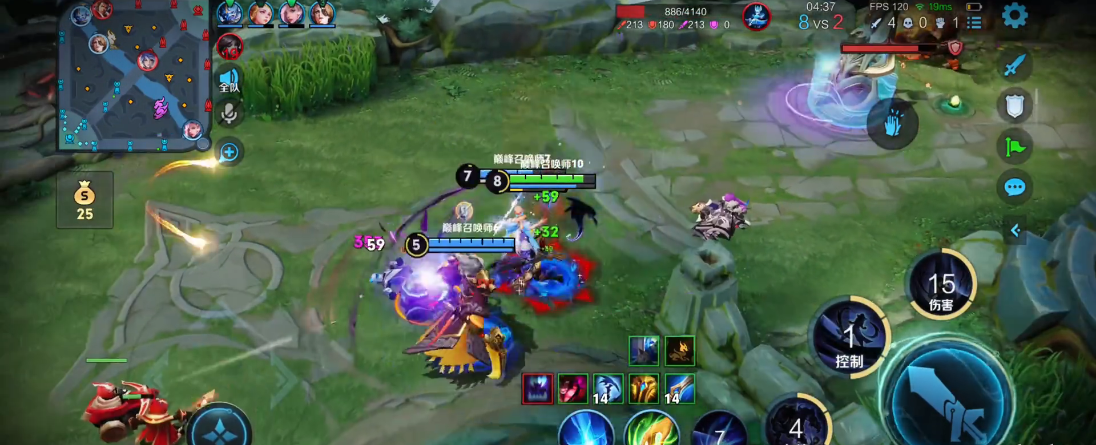The height and width of the screenshot is (445, 1096).
Task: Send the sword attack signal
Action: tap(1014, 65)
